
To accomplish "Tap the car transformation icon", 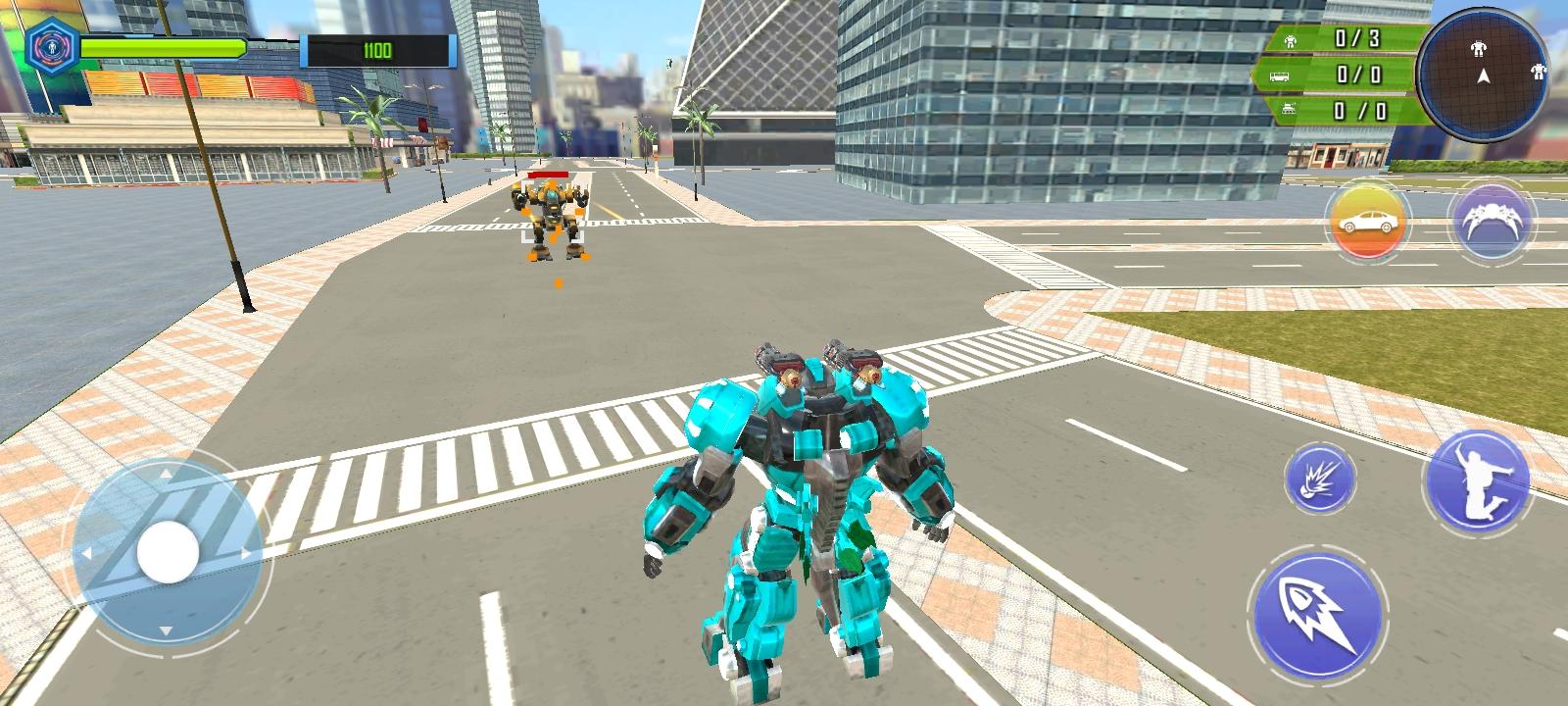I will (x=1366, y=220).
